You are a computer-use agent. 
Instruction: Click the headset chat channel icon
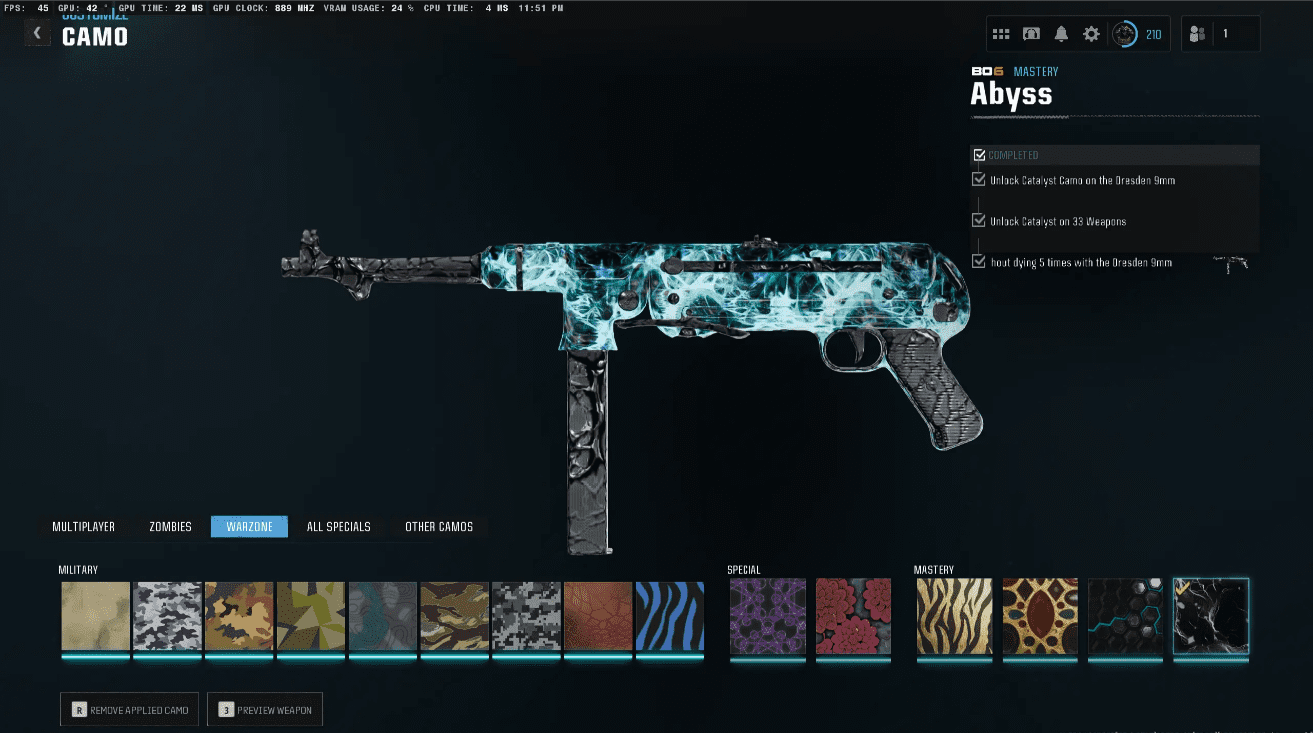point(1031,33)
